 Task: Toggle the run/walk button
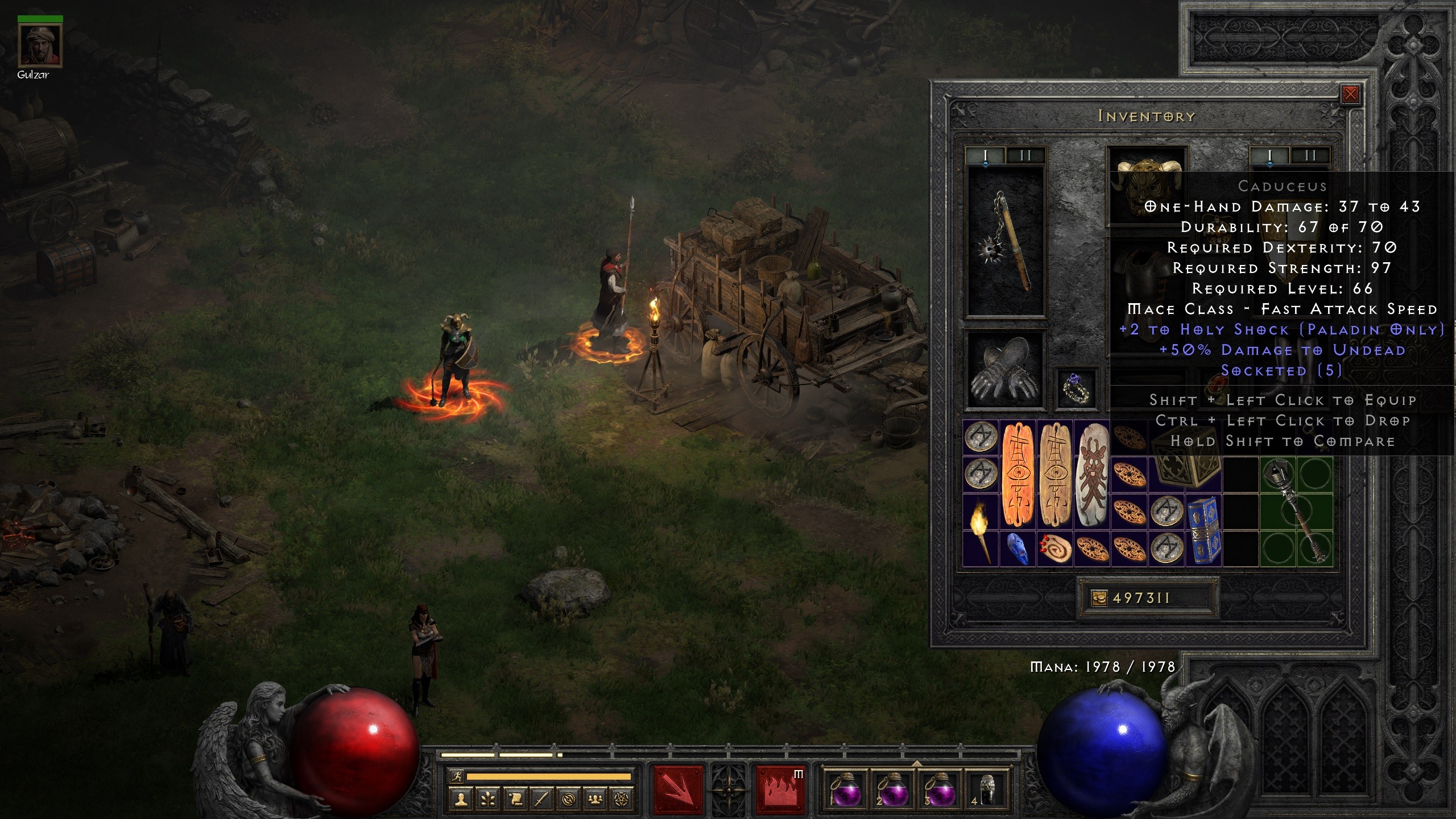click(x=456, y=776)
